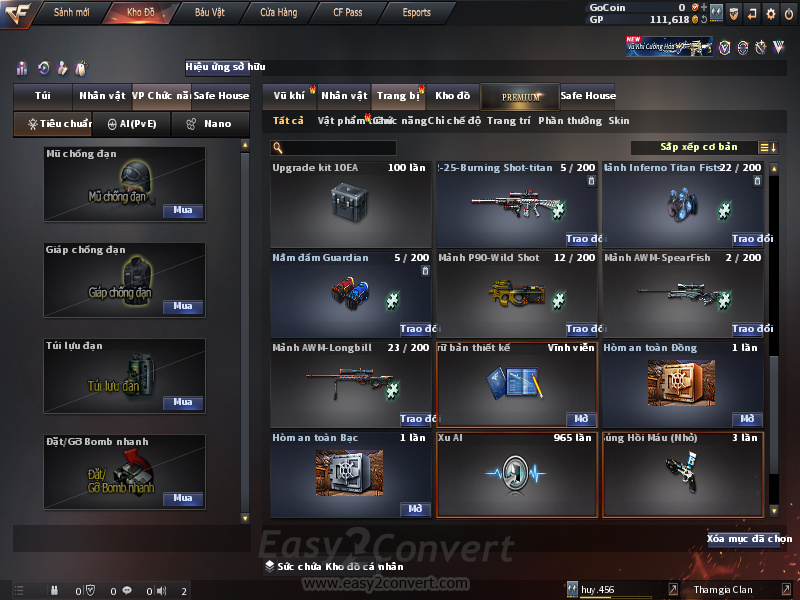Select the Upgrade kit 10EA item
This screenshot has width=800, height=600.
pyautogui.click(x=349, y=203)
